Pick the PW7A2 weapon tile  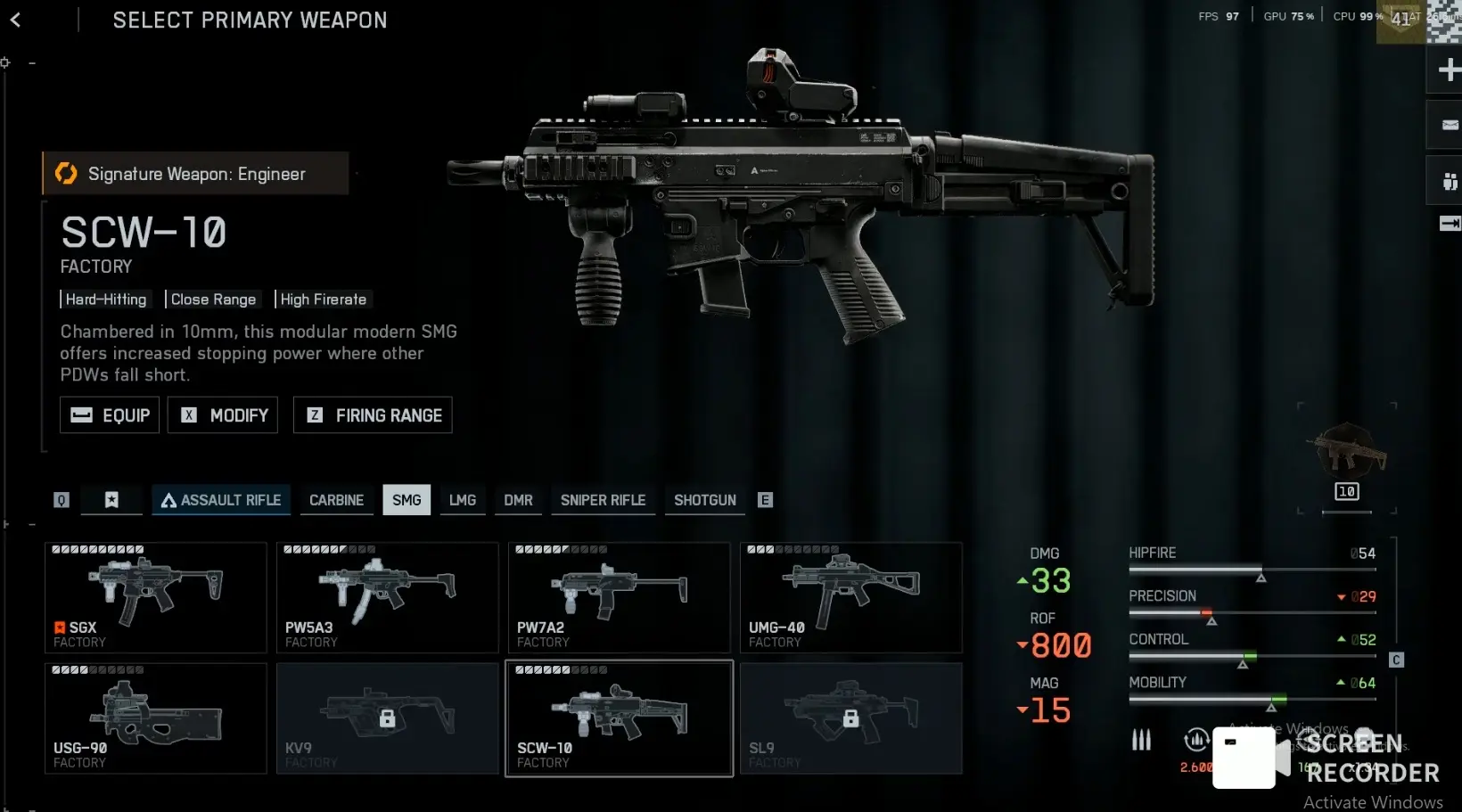620,597
